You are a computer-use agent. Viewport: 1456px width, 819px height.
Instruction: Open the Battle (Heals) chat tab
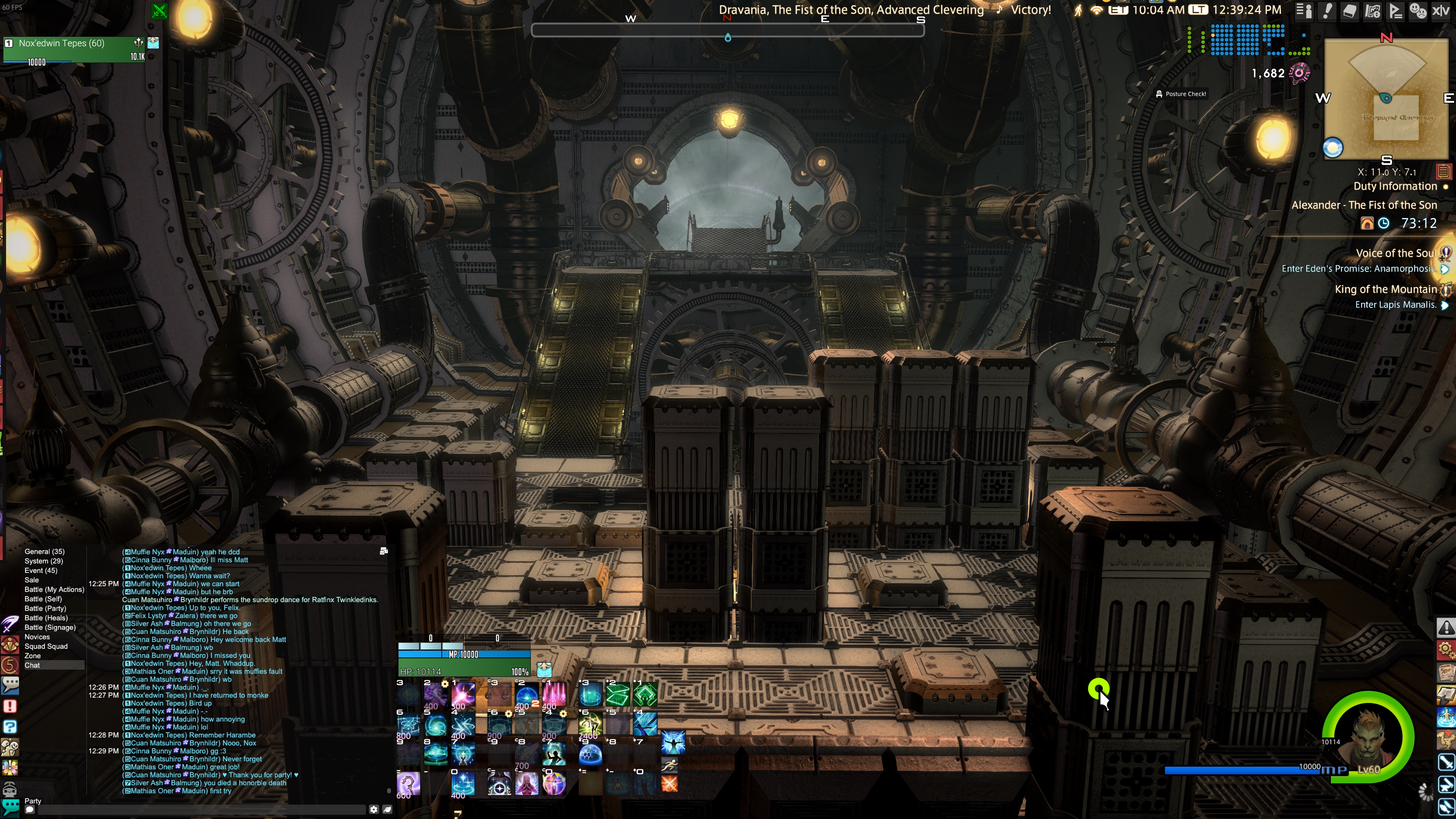[x=46, y=618]
